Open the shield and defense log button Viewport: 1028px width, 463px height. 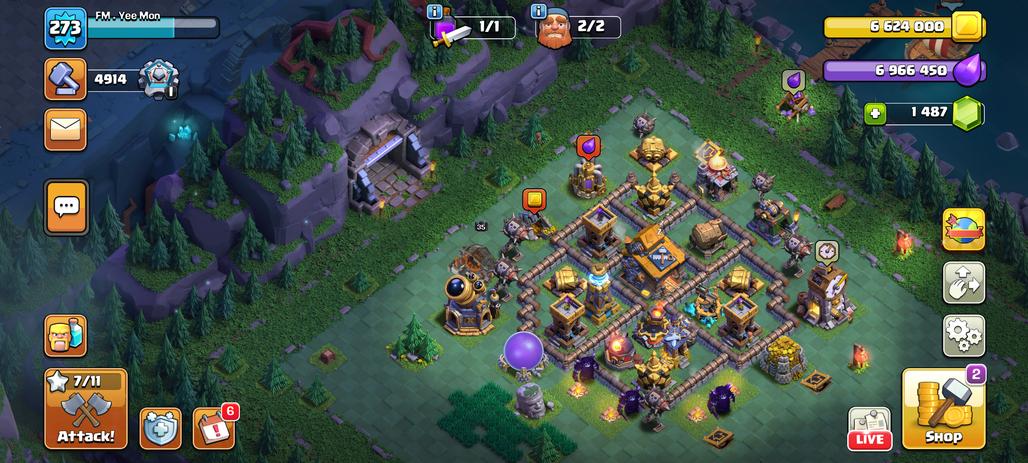click(x=160, y=428)
